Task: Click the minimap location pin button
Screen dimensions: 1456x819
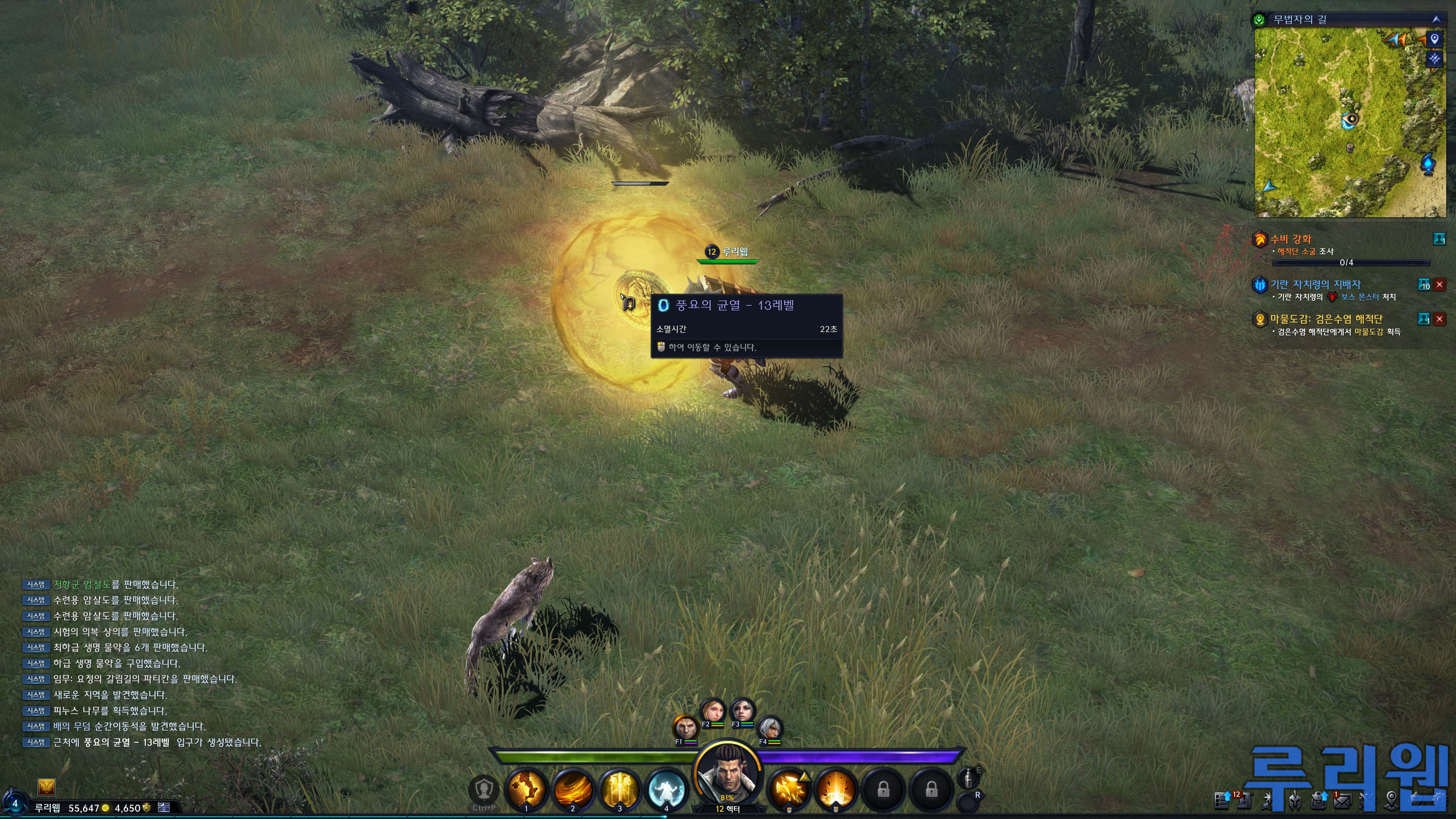Action: (x=1434, y=39)
